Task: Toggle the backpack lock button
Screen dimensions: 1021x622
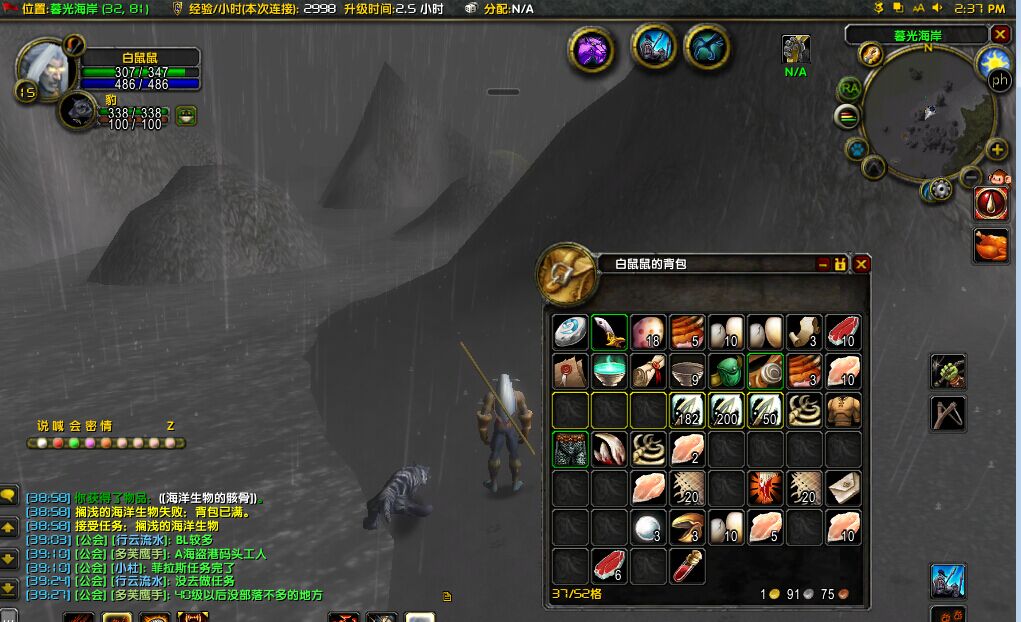Action: tap(841, 264)
